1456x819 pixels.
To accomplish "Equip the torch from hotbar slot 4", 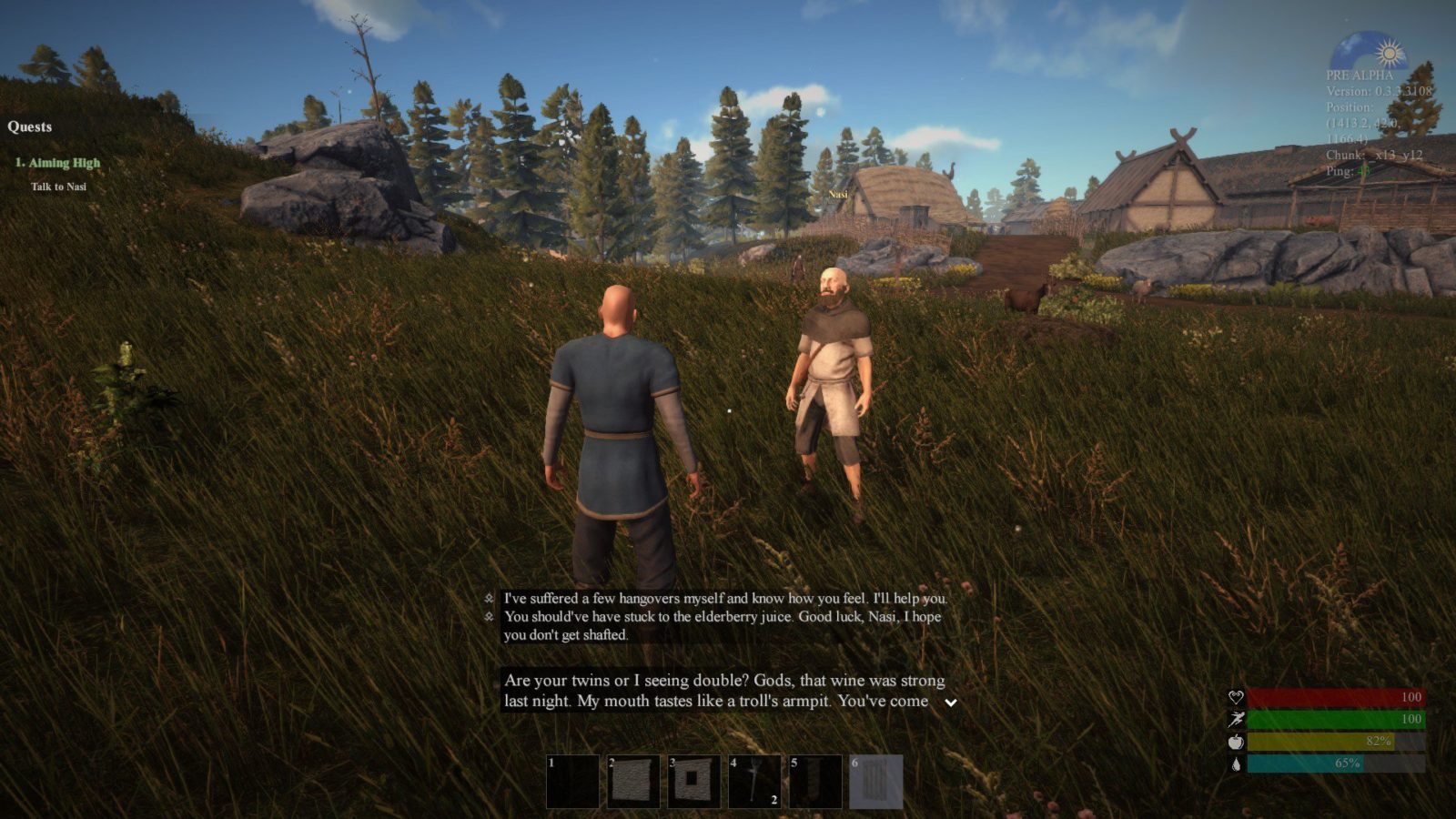I will coord(754,781).
